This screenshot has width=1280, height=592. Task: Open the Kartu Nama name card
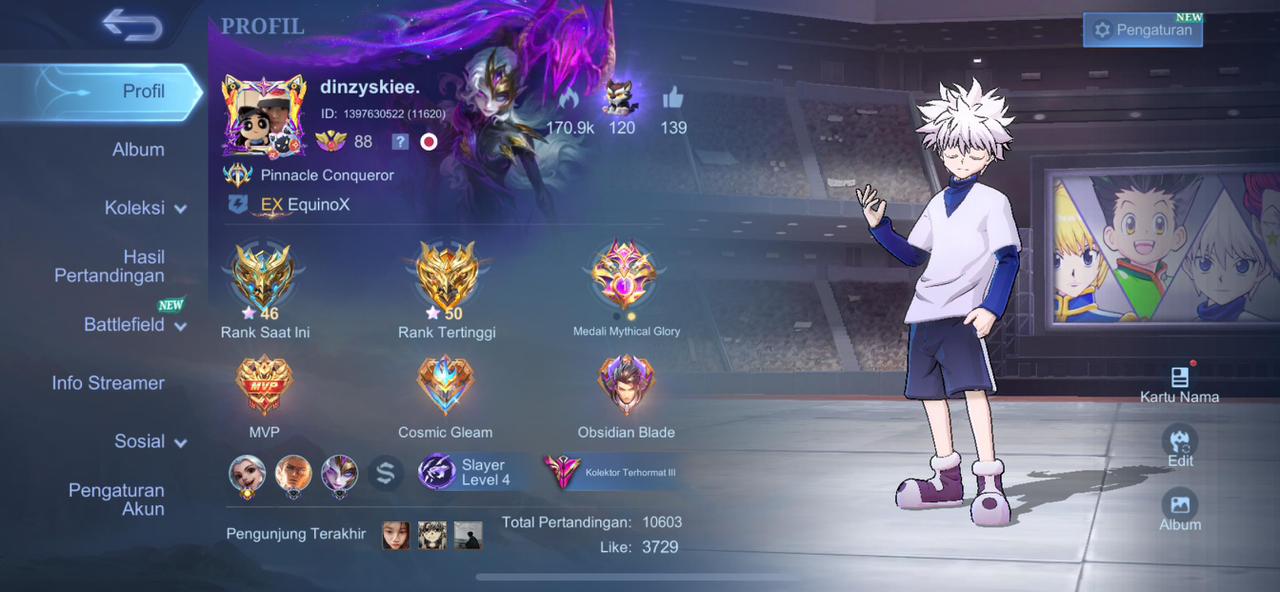(1179, 384)
